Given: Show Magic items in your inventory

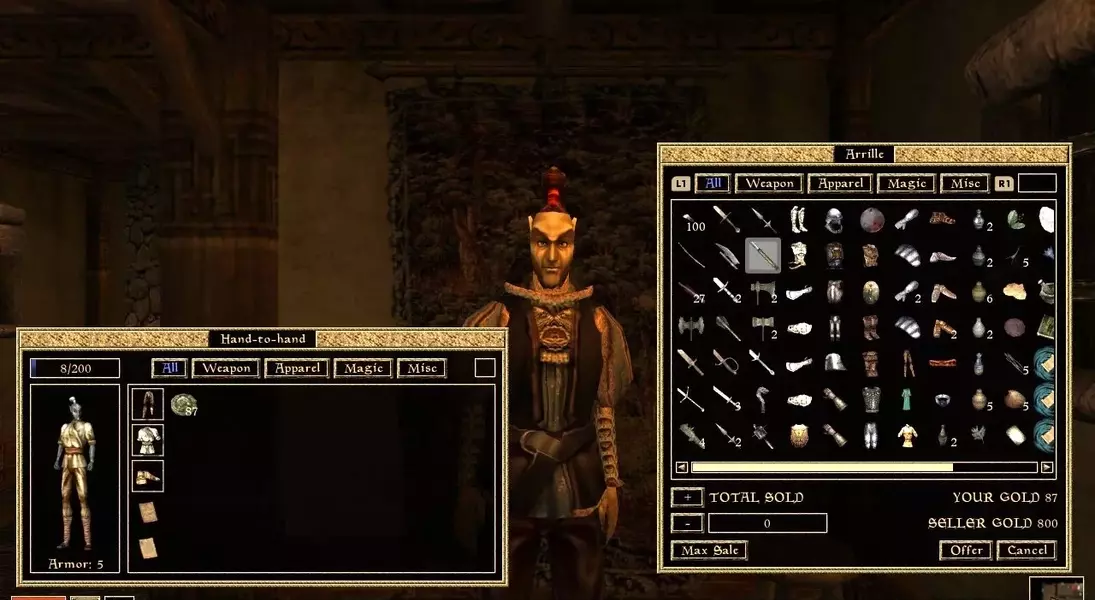Looking at the screenshot, I should (364, 368).
